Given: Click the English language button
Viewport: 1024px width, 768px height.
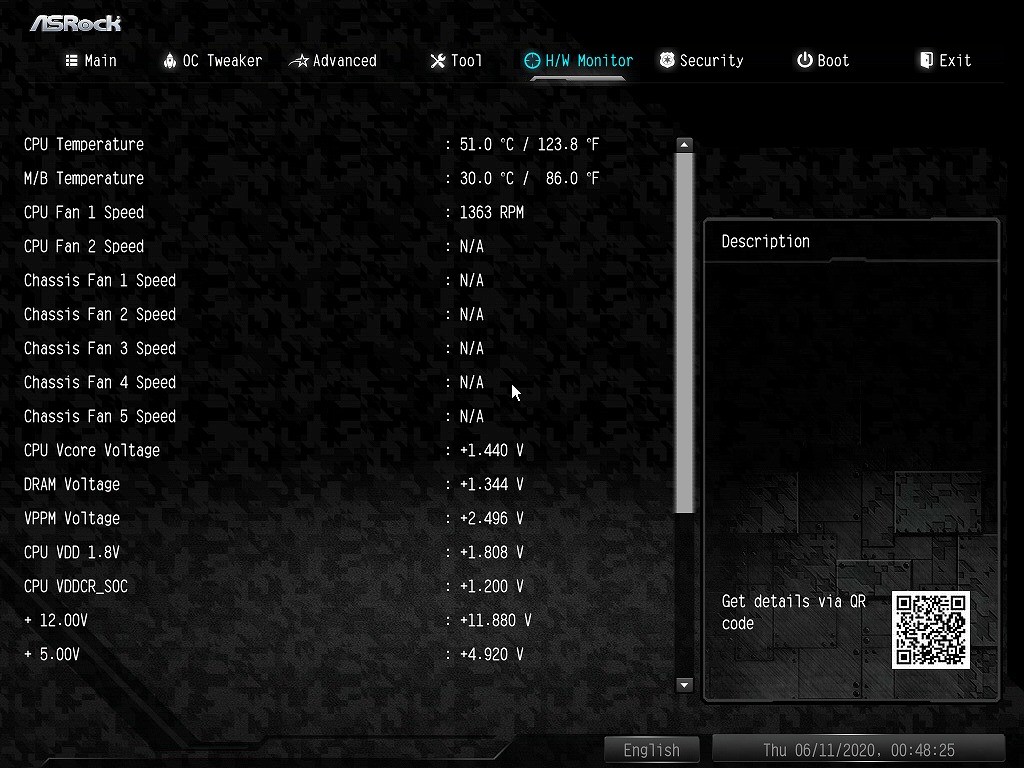Looking at the screenshot, I should click(651, 750).
